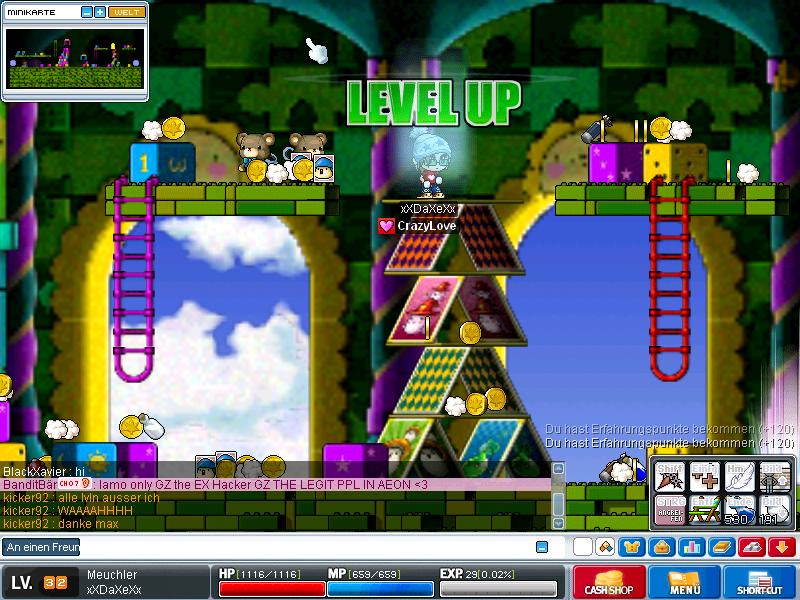The height and width of the screenshot is (600, 800).
Task: Click the red down-arrow quickslot toggle
Action: coord(780,547)
